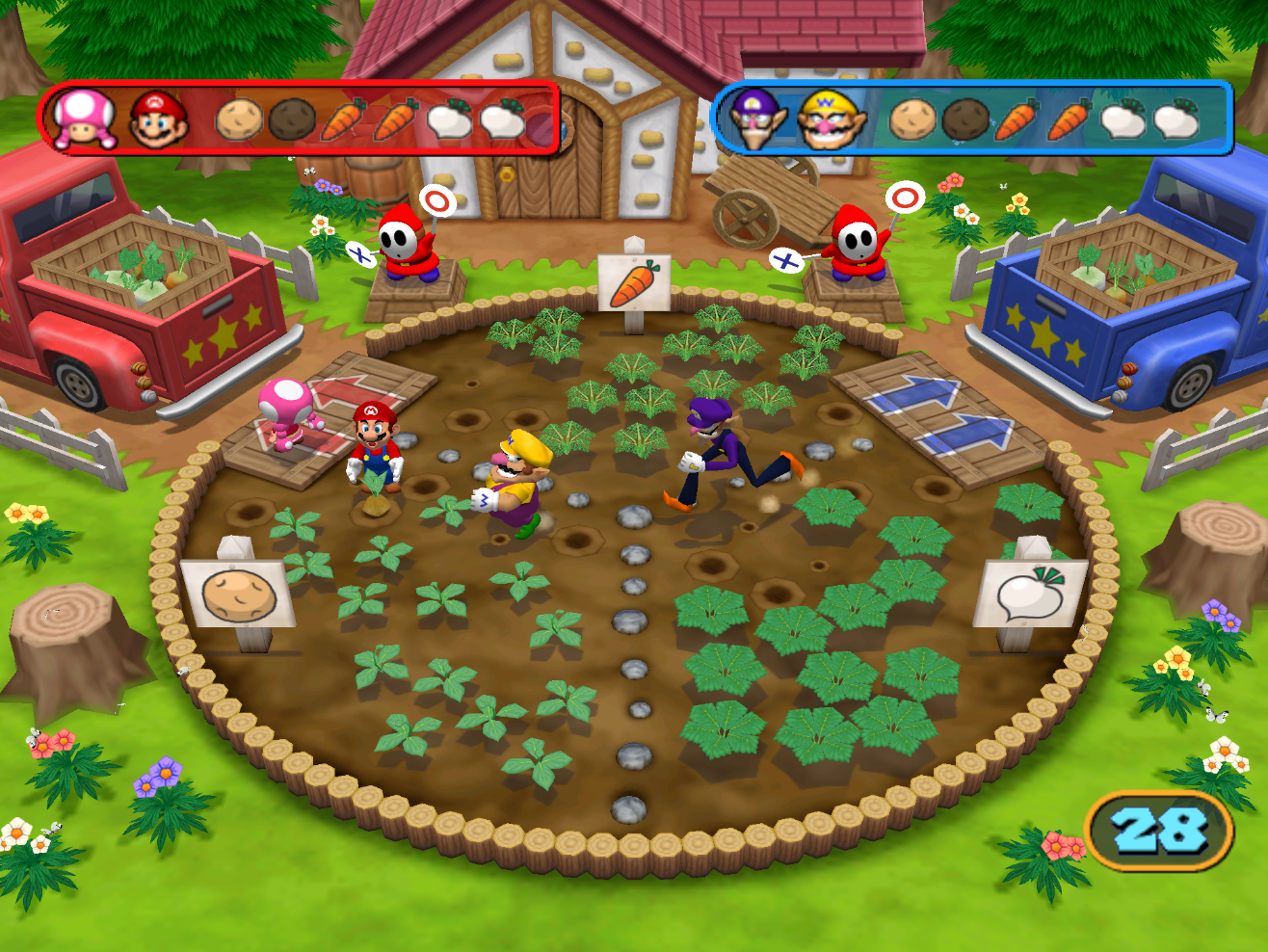This screenshot has height=952, width=1268.
Task: Toggle the left Shy Guy's O signal paddle
Action: (436, 199)
